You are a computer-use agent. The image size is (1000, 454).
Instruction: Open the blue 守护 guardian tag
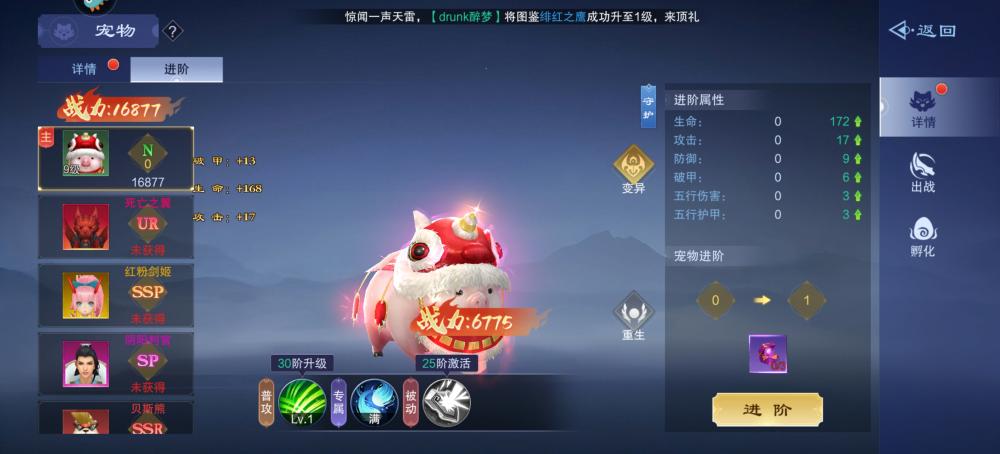pyautogui.click(x=648, y=107)
